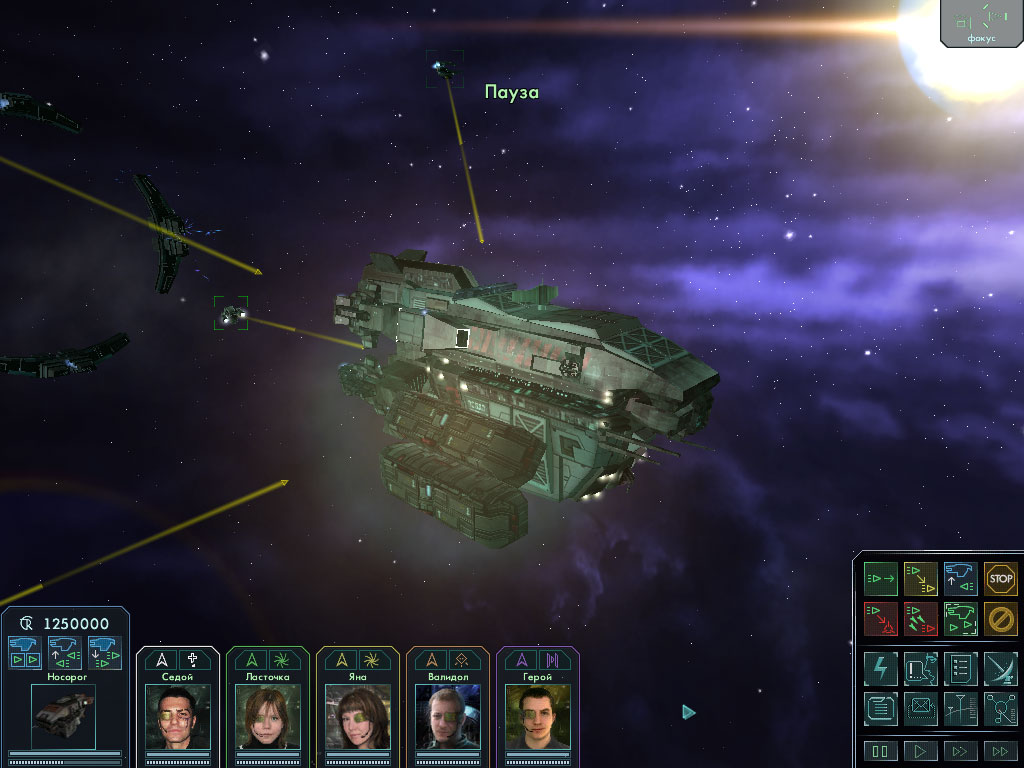Open the satellite dish radar screen

pyautogui.click(x=1000, y=668)
